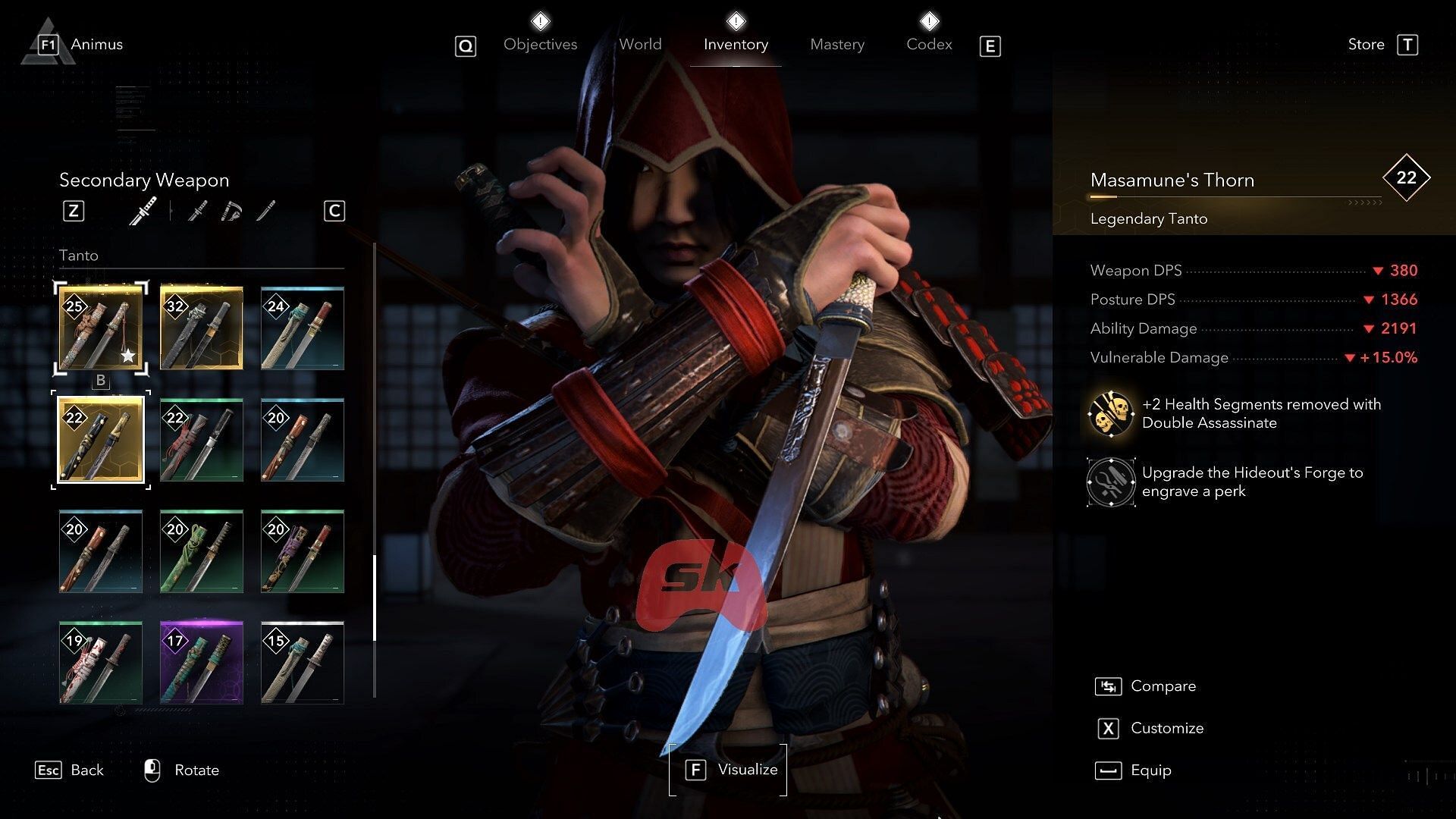Select the level 24 tanto slot
This screenshot has width=1456, height=819.
(302, 328)
